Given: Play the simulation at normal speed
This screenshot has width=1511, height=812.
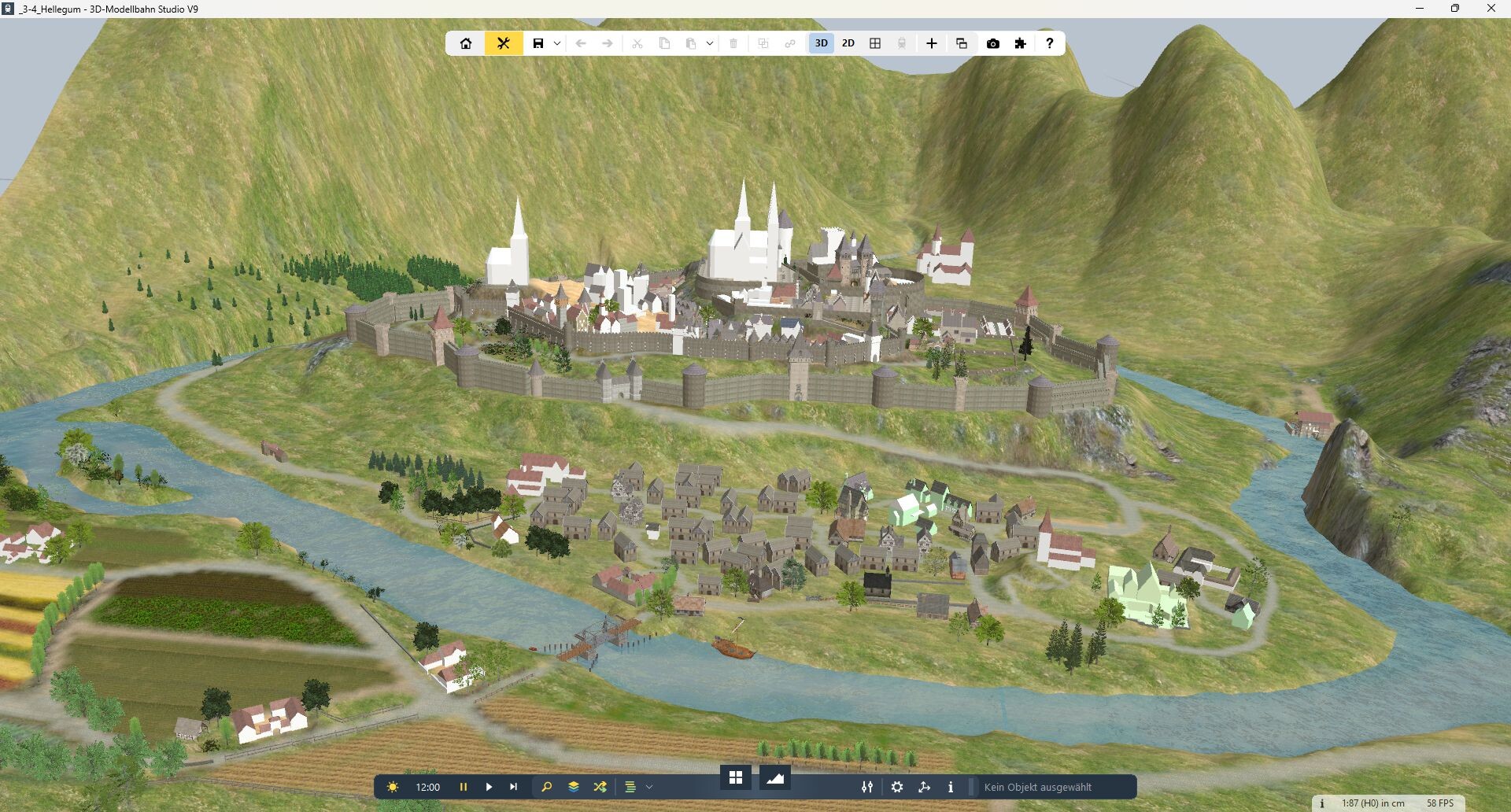Looking at the screenshot, I should tap(489, 787).
